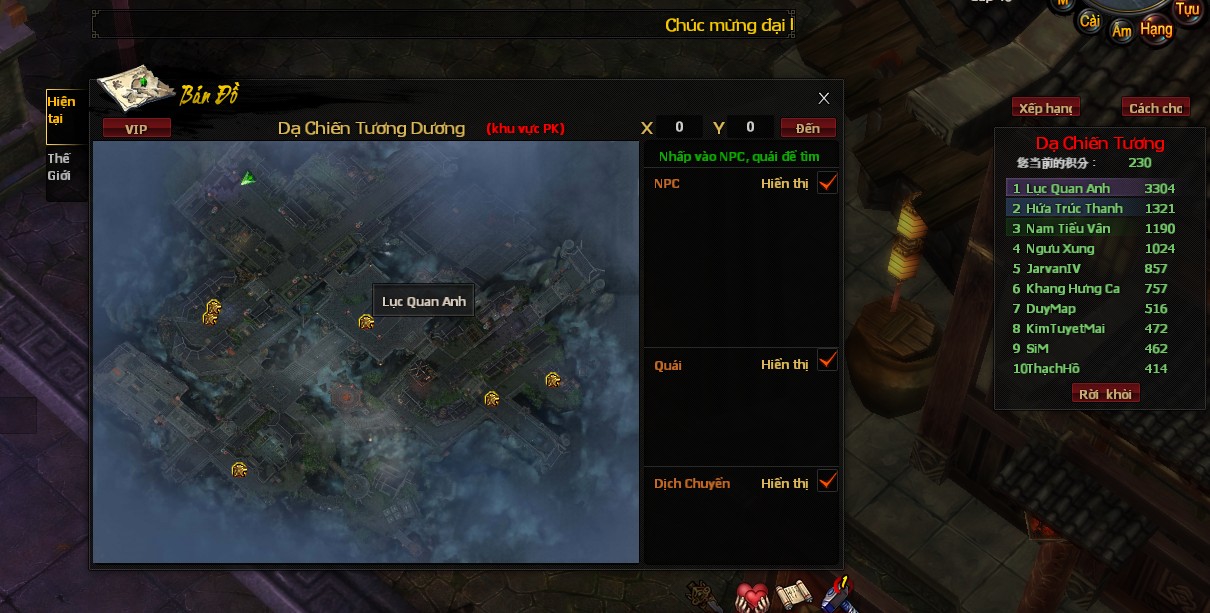Viewport: 1210px width, 613px height.
Task: Close the Bản Đồ map window
Action: pos(824,98)
